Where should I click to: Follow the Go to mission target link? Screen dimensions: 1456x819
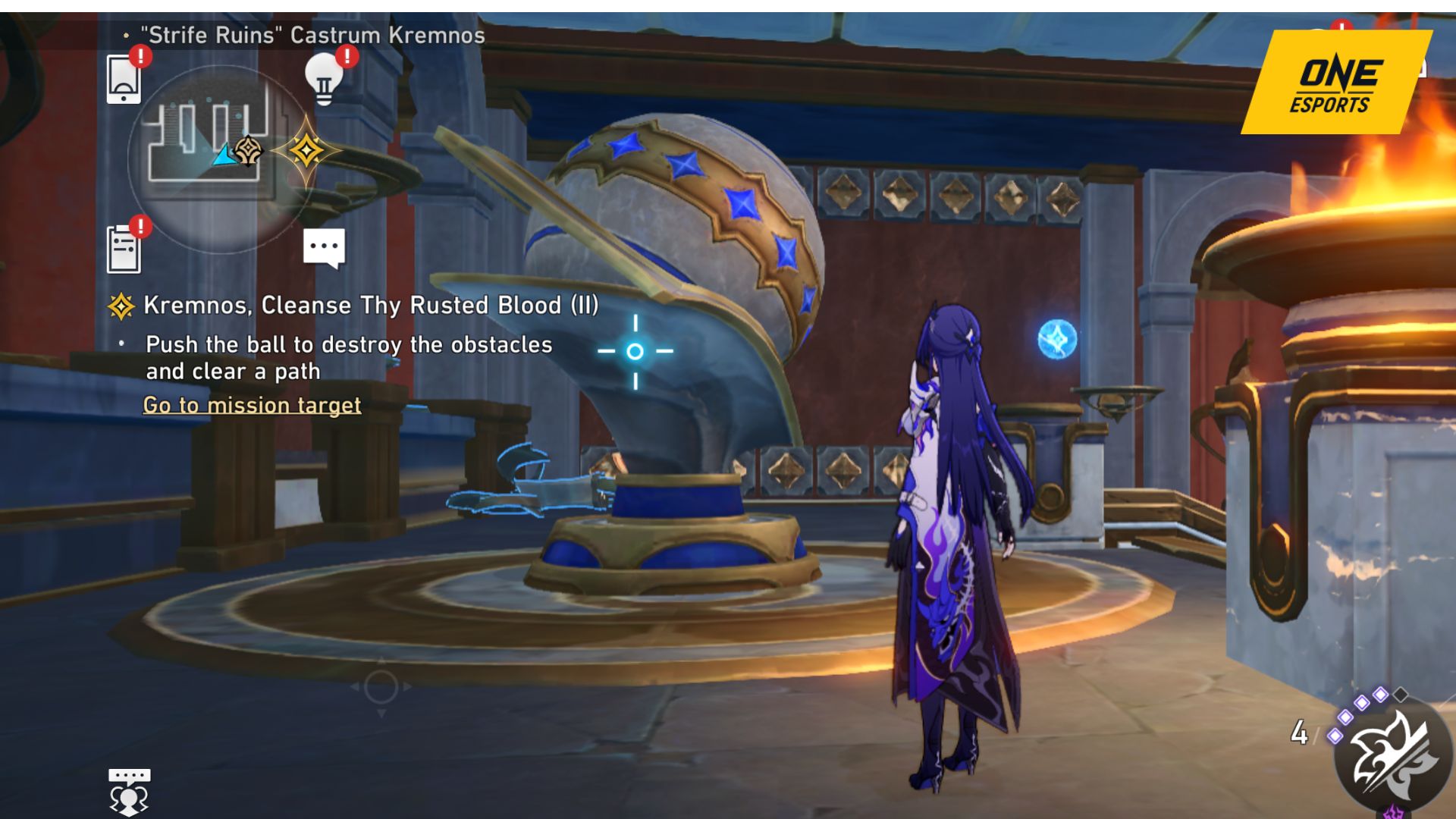pos(253,405)
